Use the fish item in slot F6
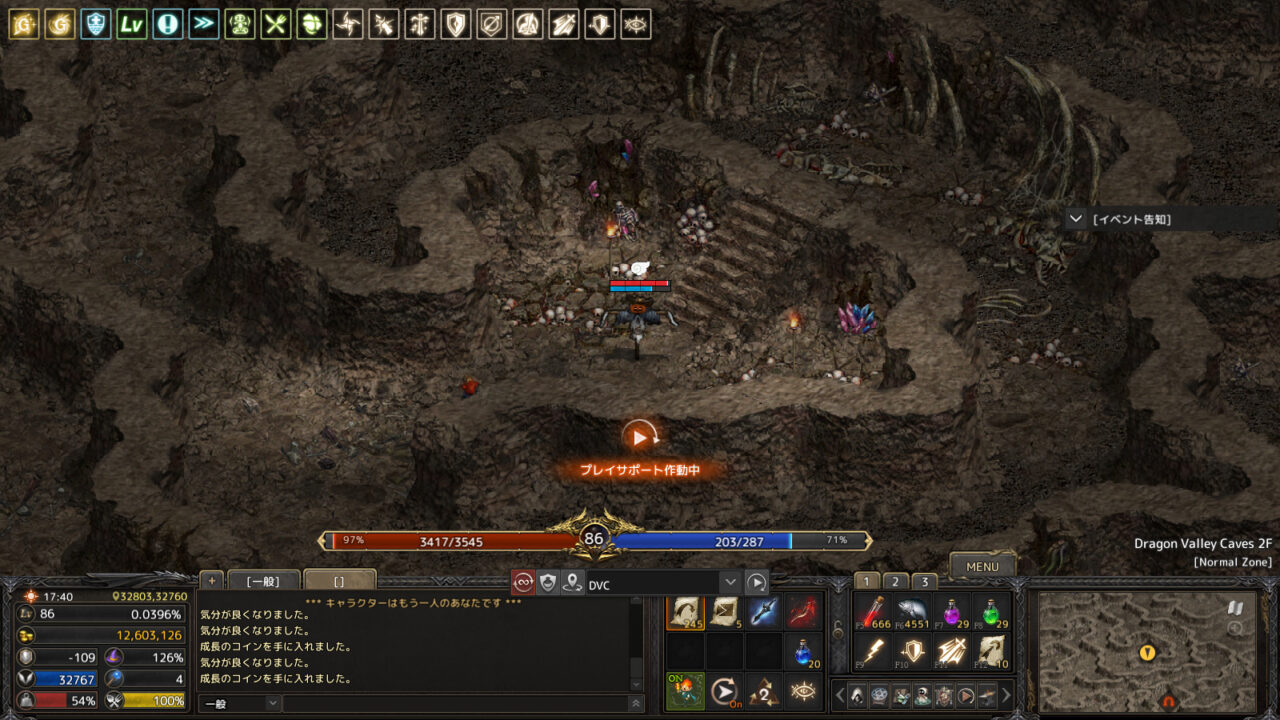The image size is (1280, 720). [x=912, y=612]
